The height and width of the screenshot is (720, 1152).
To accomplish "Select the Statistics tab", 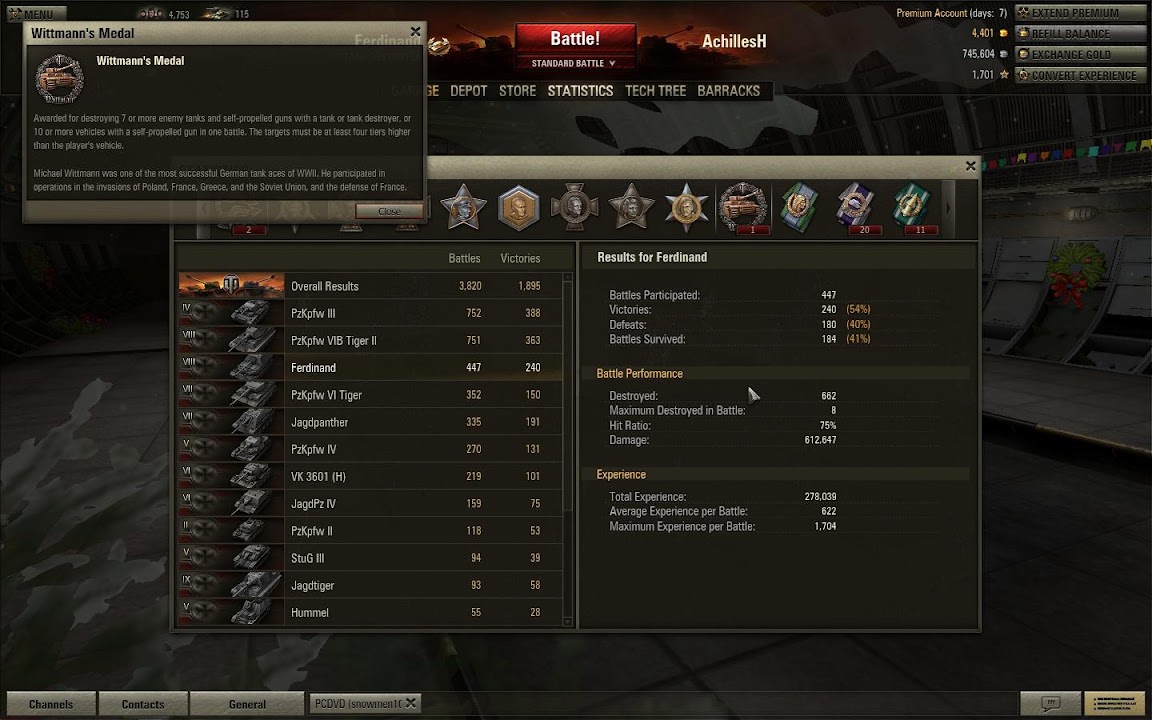I will point(580,91).
